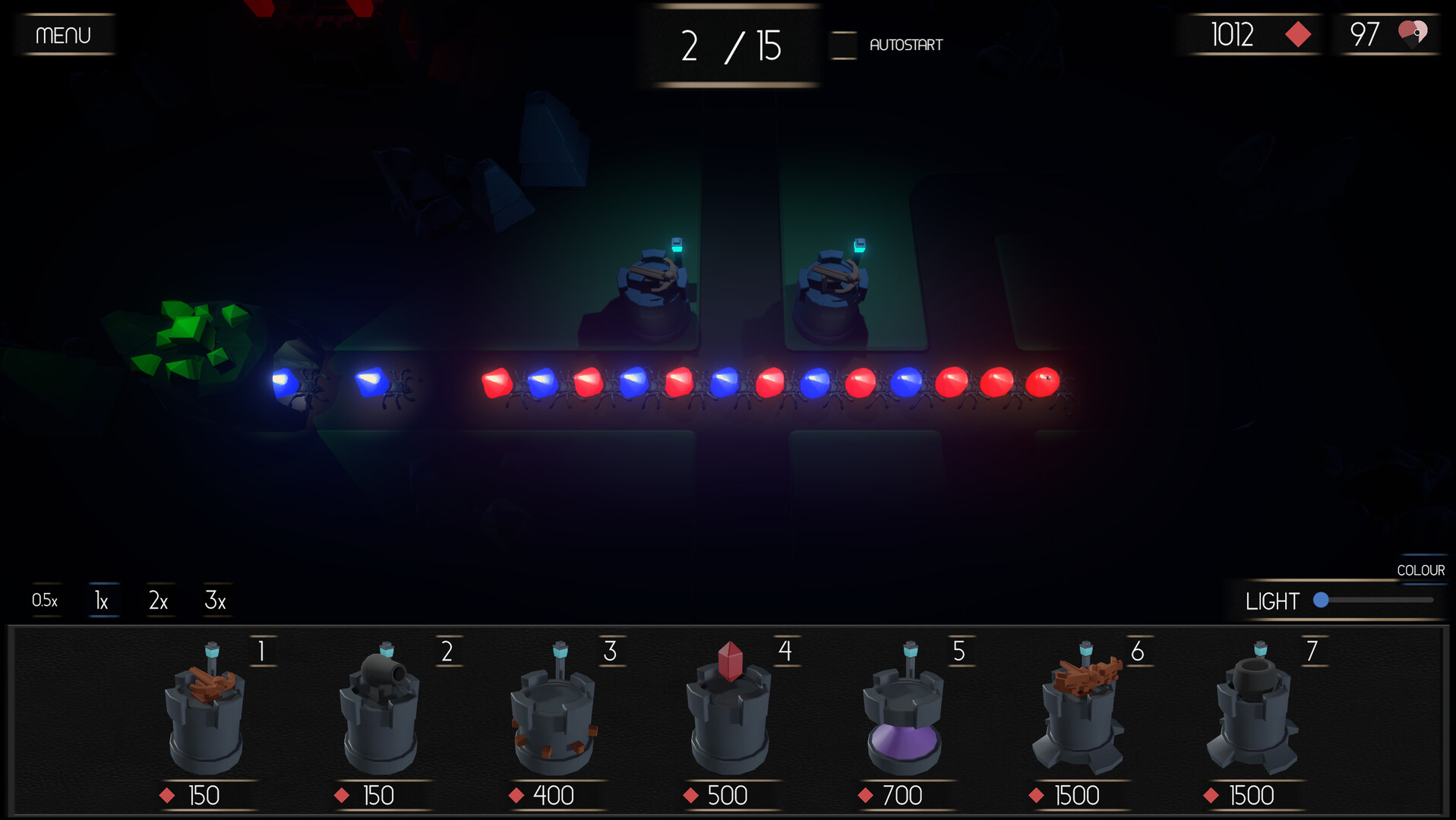The height and width of the screenshot is (820, 1456).
Task: Switch game speed to 2x
Action: 159,600
